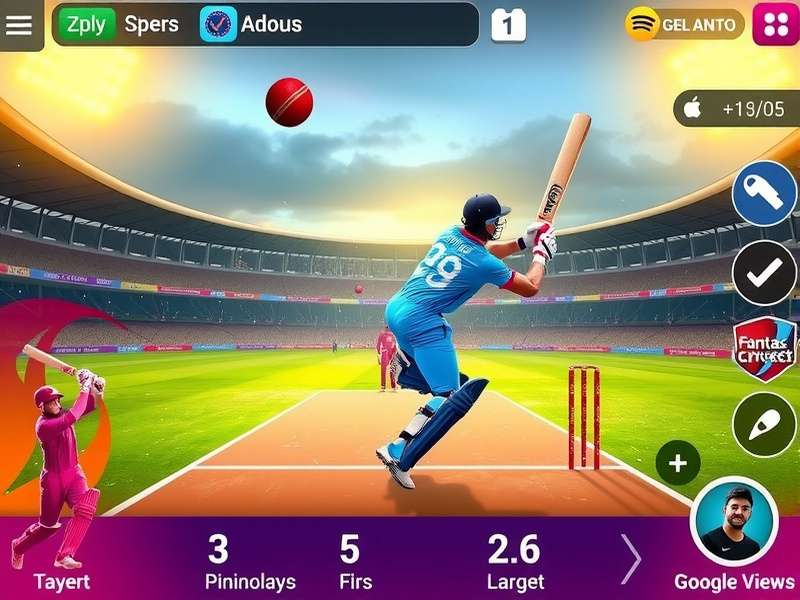
Task: Click the right arrow chevron
Action: (x=631, y=558)
